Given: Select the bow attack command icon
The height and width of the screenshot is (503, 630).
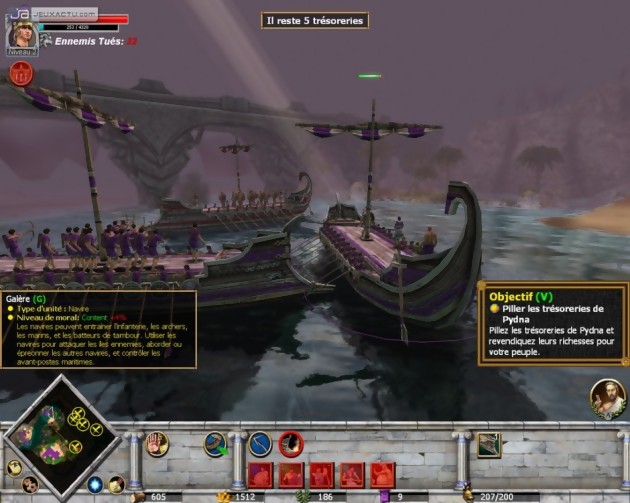Looking at the screenshot, I should point(261,442).
